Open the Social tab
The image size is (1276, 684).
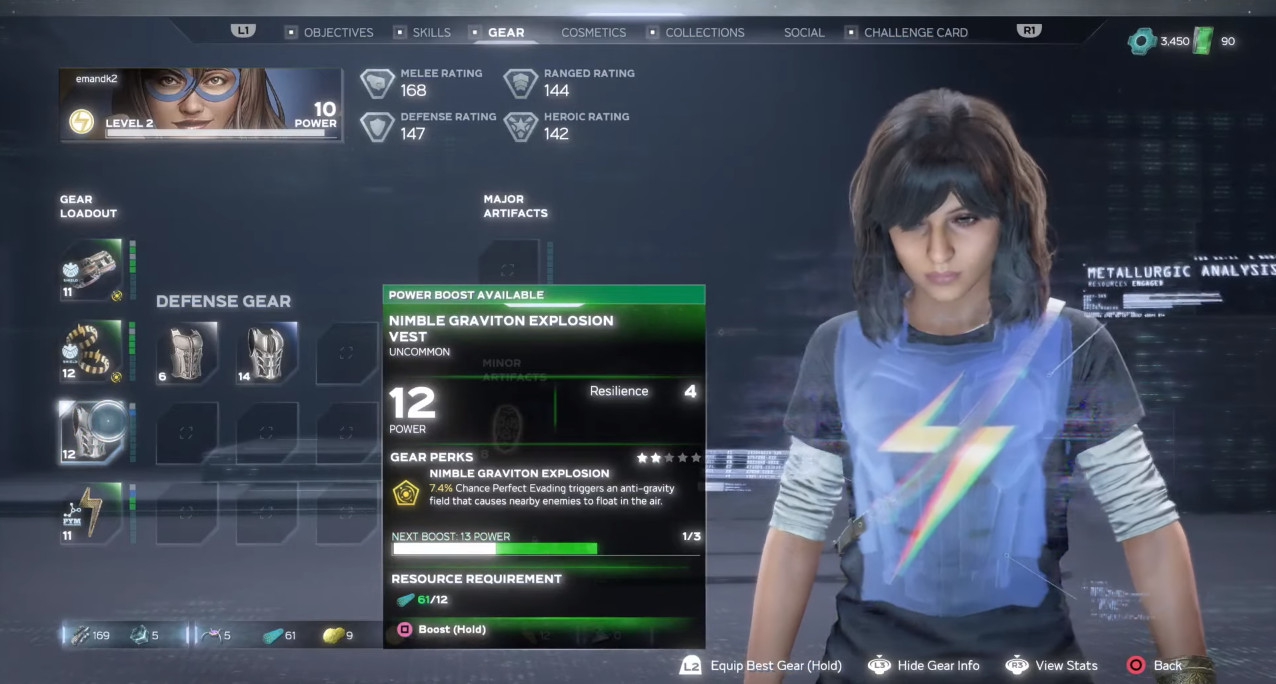click(x=804, y=32)
